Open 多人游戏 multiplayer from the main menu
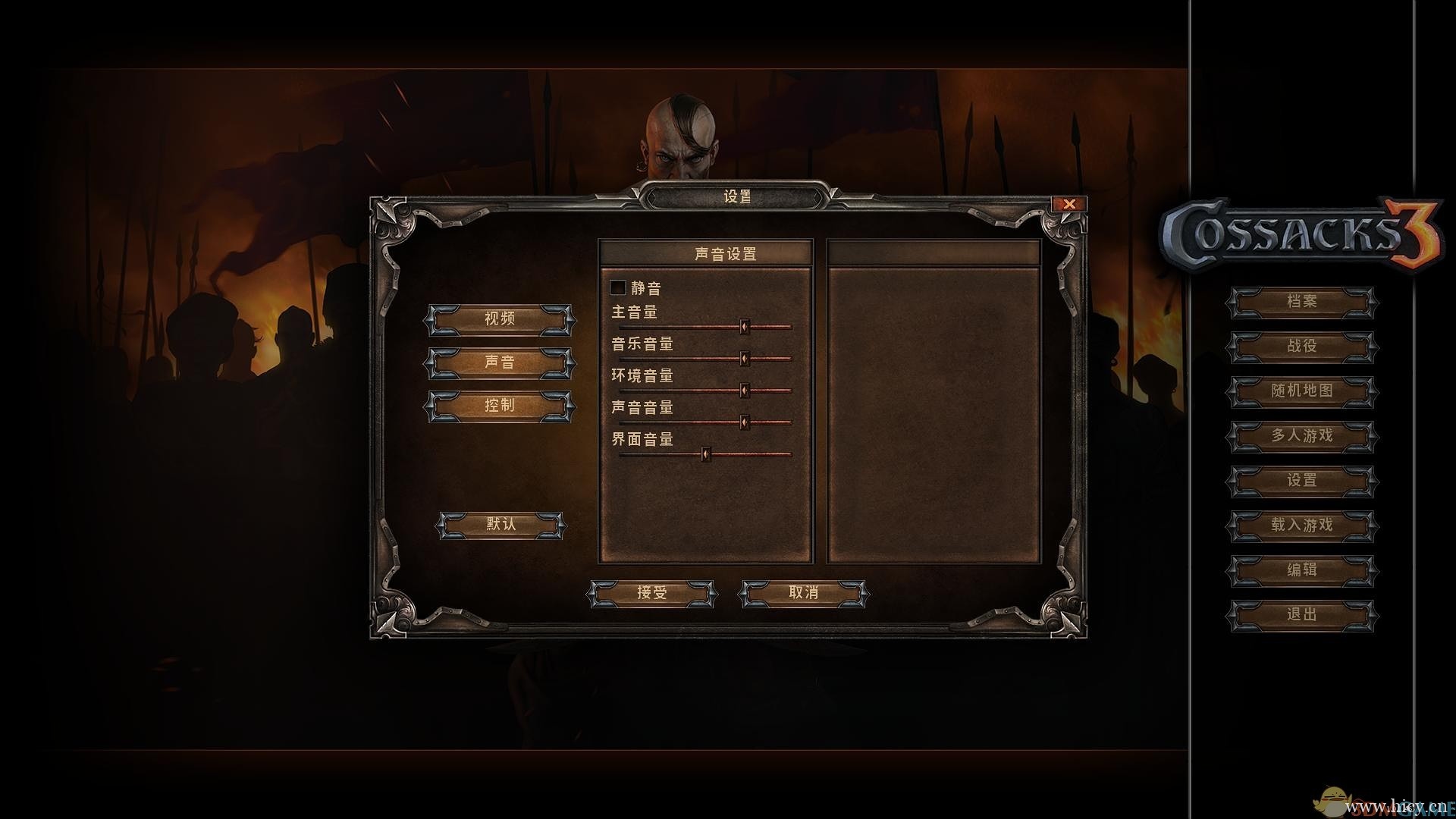The width and height of the screenshot is (1456, 819). (x=1301, y=436)
